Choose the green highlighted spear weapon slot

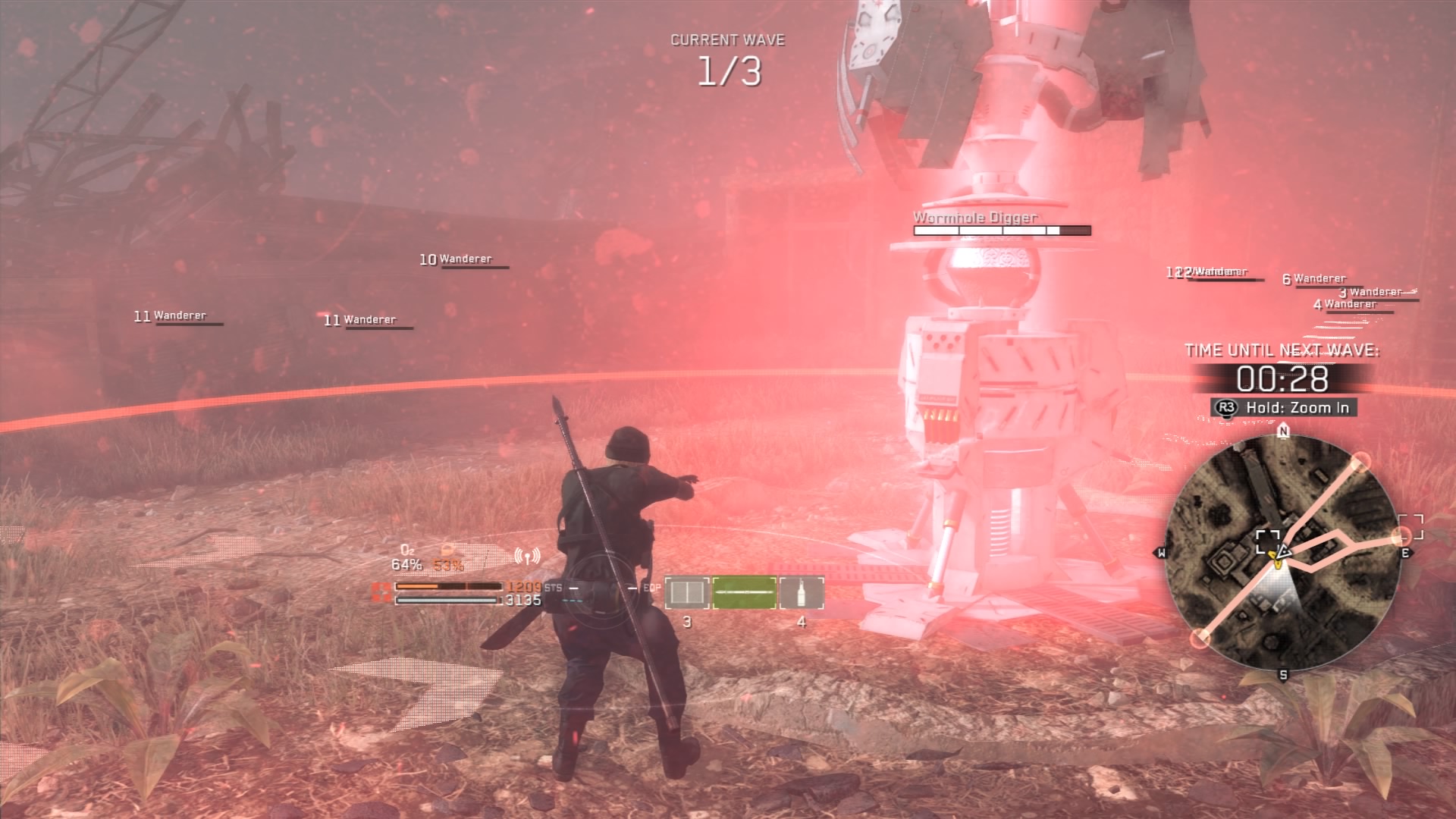click(744, 593)
